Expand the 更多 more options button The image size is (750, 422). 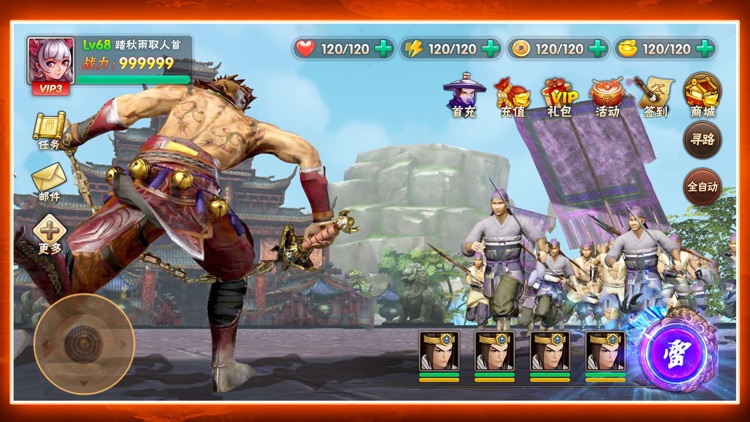tap(49, 234)
